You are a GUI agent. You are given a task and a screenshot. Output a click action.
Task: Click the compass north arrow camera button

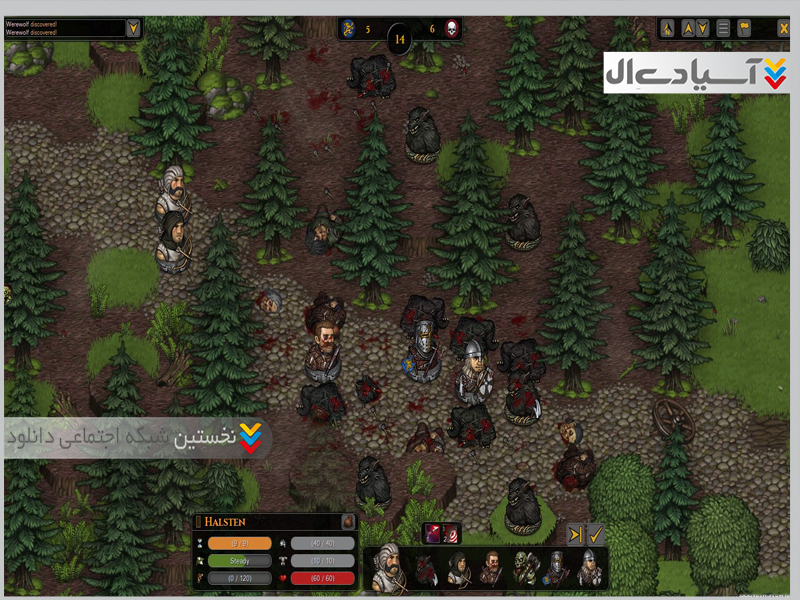pos(668,28)
